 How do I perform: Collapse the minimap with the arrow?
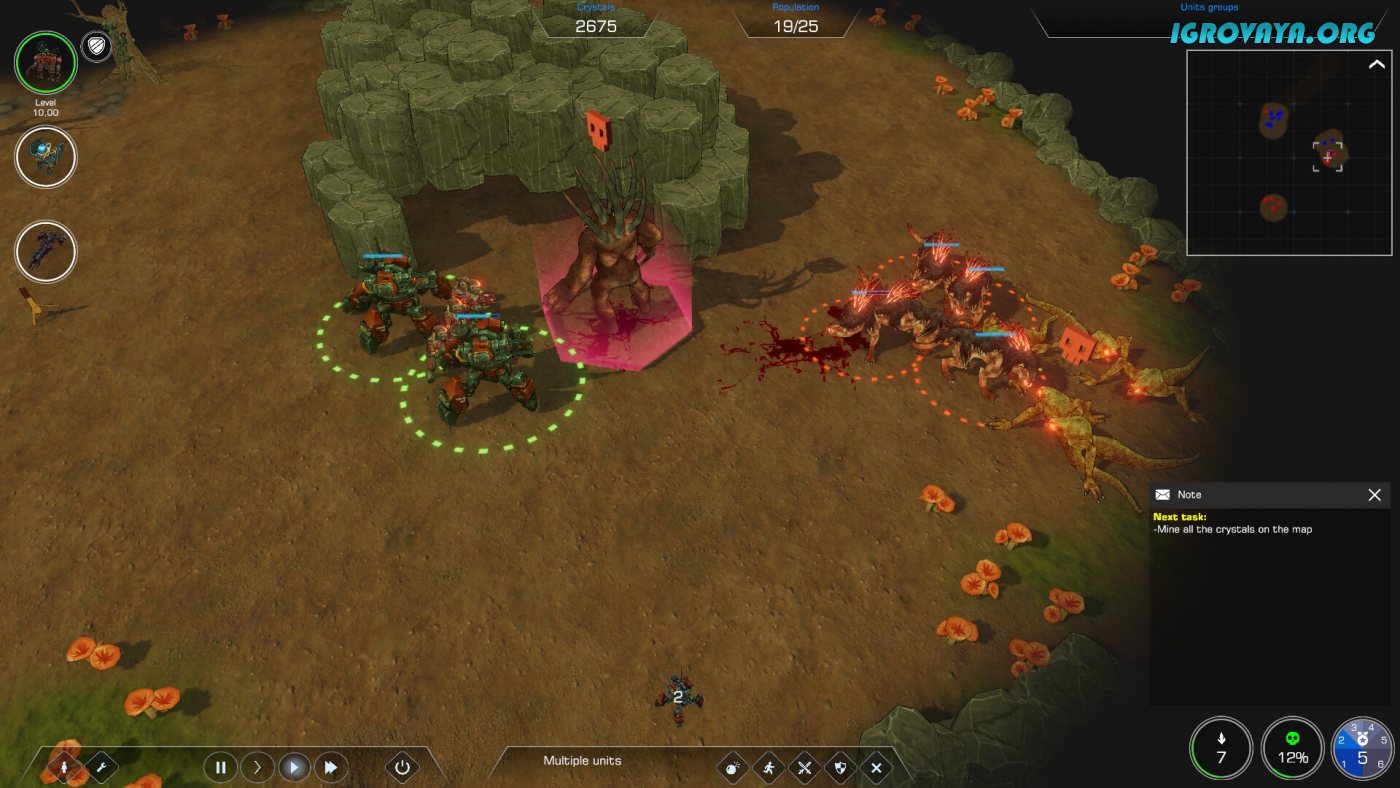pos(1376,65)
